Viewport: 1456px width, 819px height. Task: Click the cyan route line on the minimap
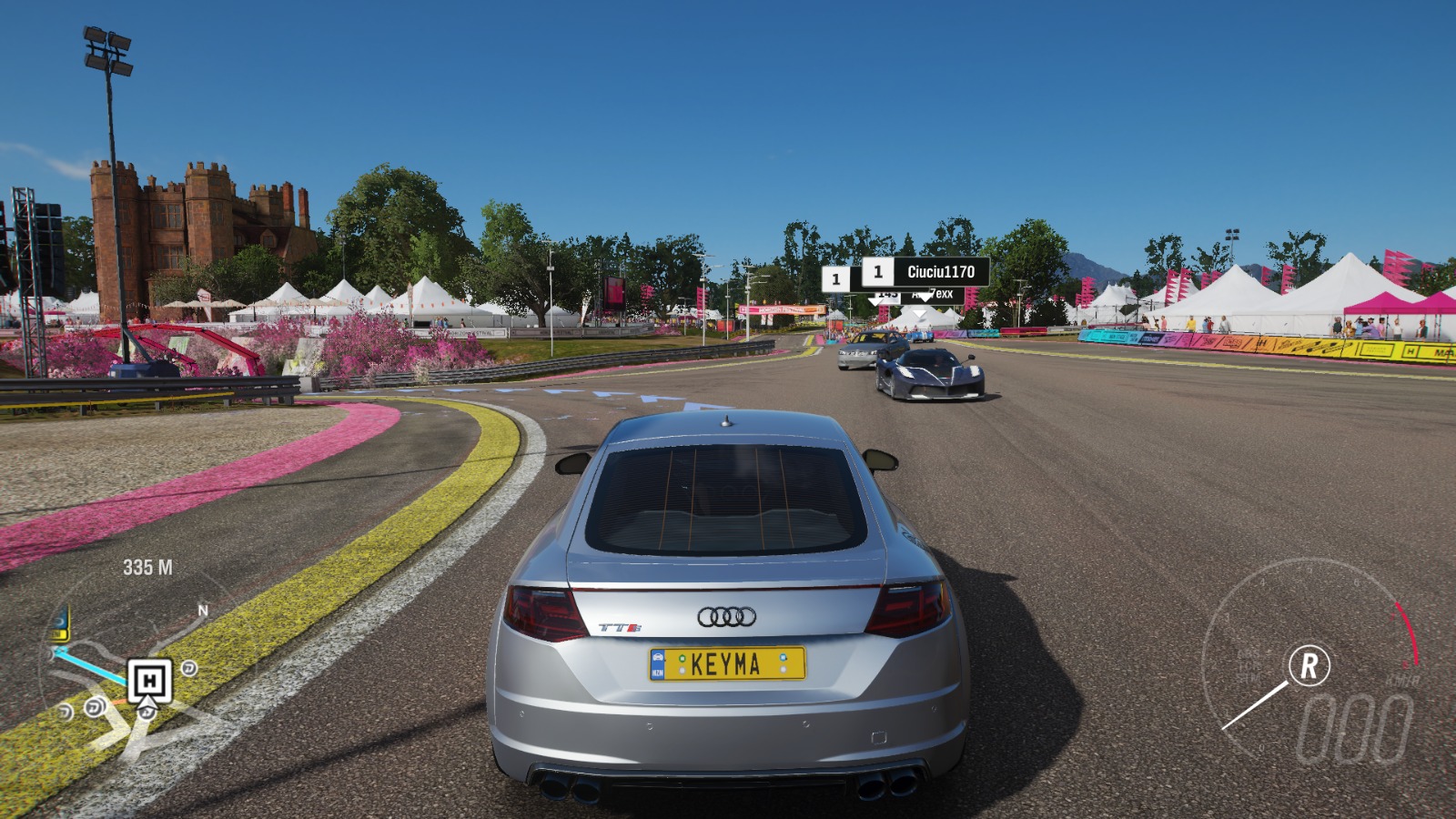click(91, 662)
